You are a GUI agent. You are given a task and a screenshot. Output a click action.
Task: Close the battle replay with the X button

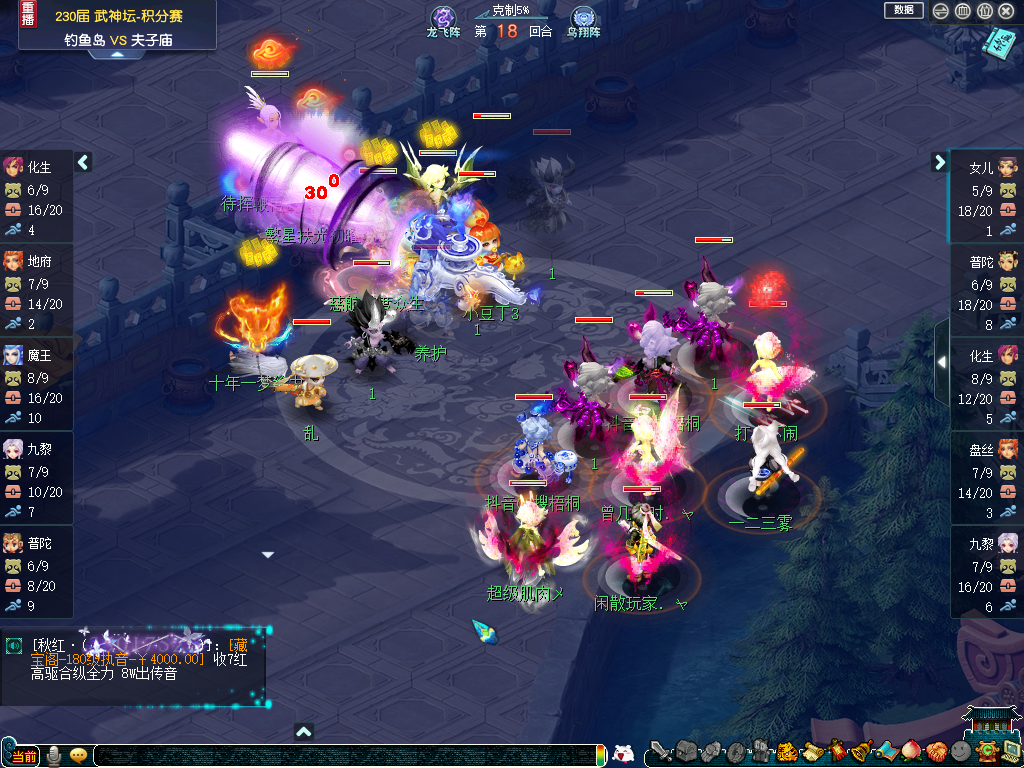1008,11
